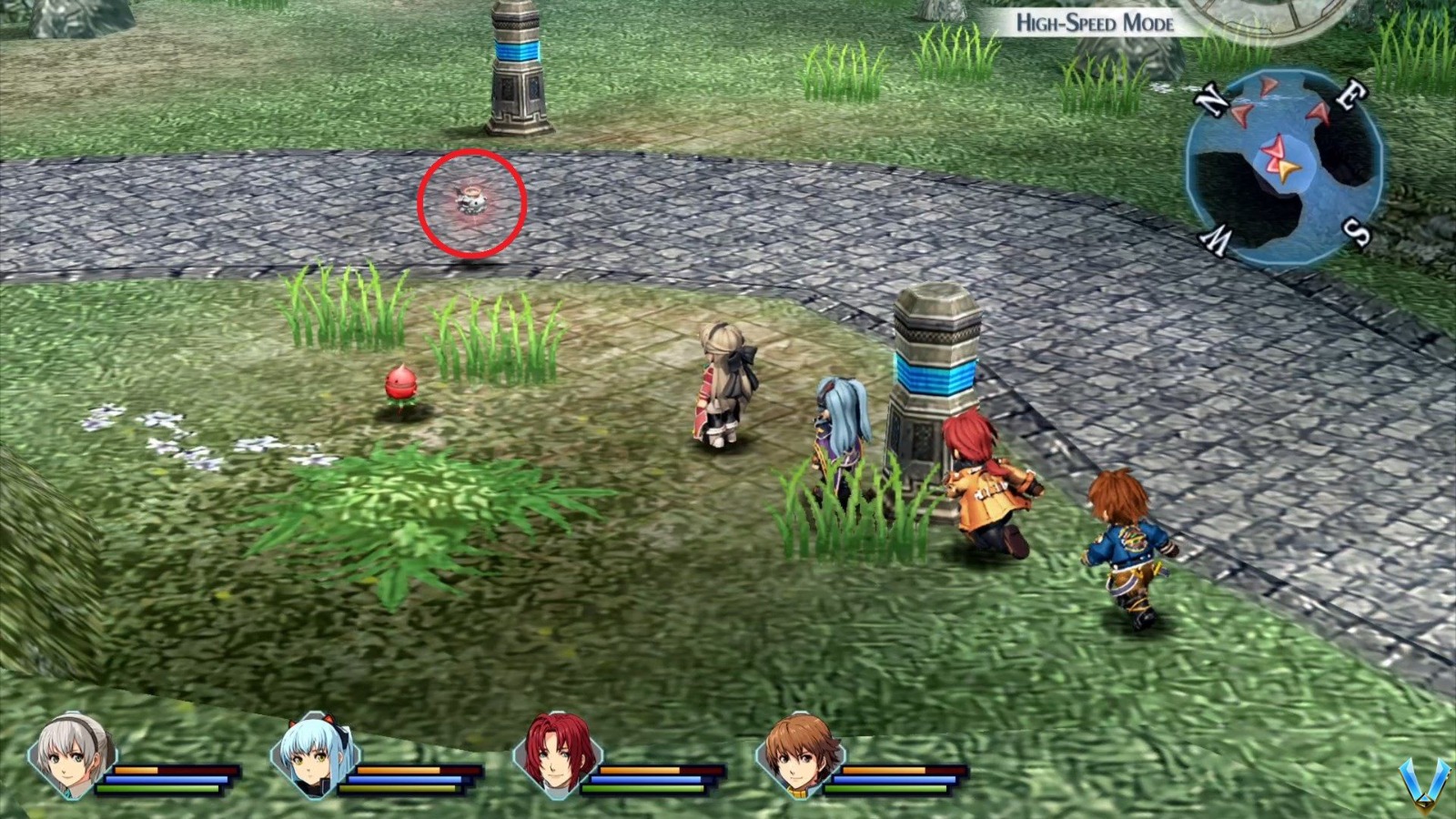Select the shining item inside the red circle
The width and height of the screenshot is (1456, 819).
[x=470, y=198]
